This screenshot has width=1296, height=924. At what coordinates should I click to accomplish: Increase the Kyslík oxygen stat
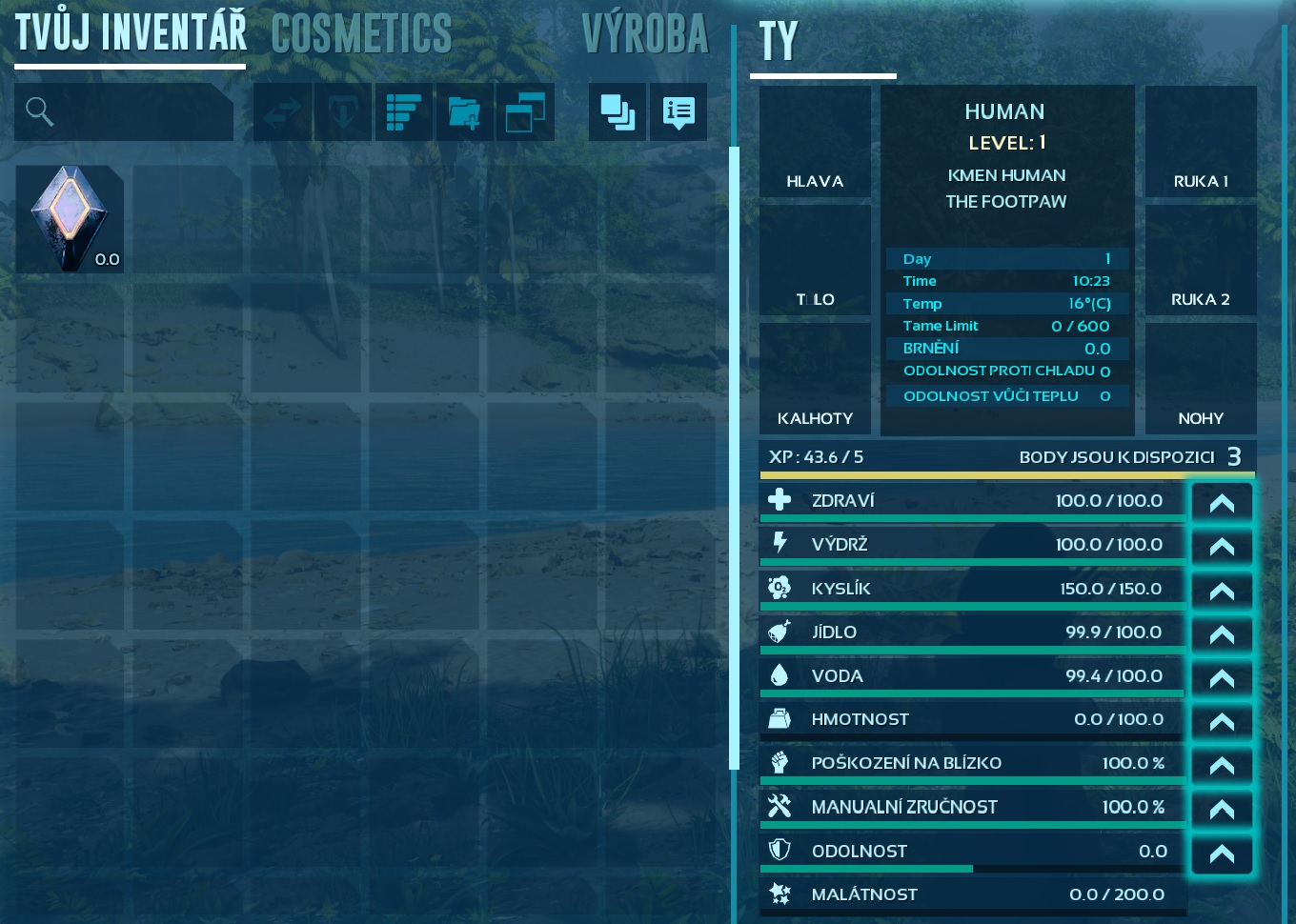1222,590
